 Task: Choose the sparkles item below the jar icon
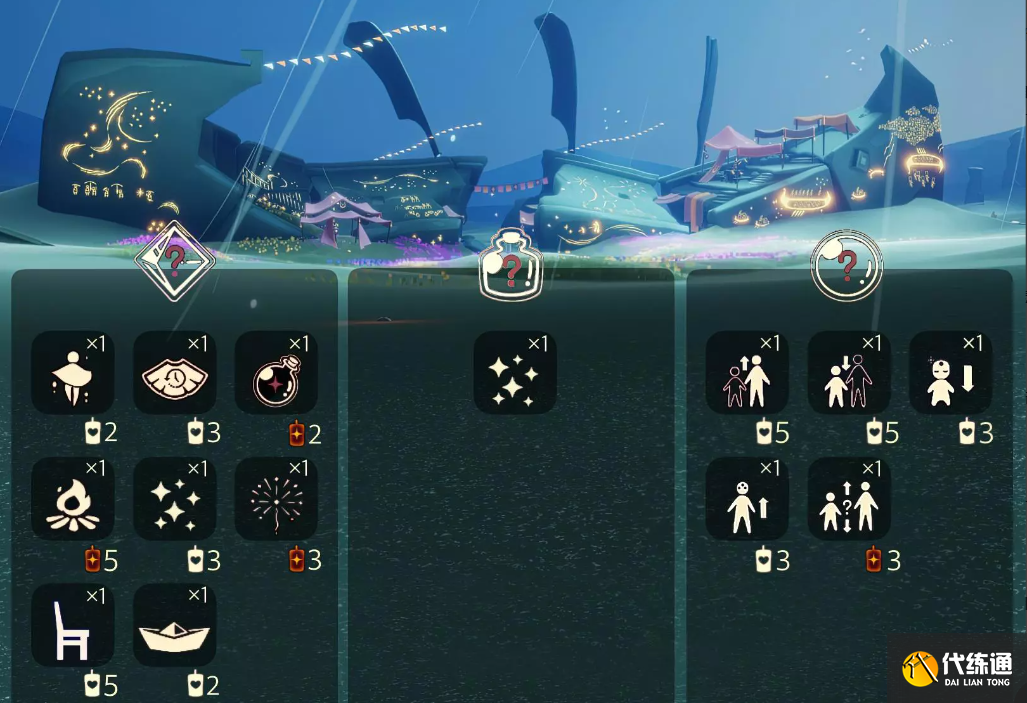click(514, 373)
